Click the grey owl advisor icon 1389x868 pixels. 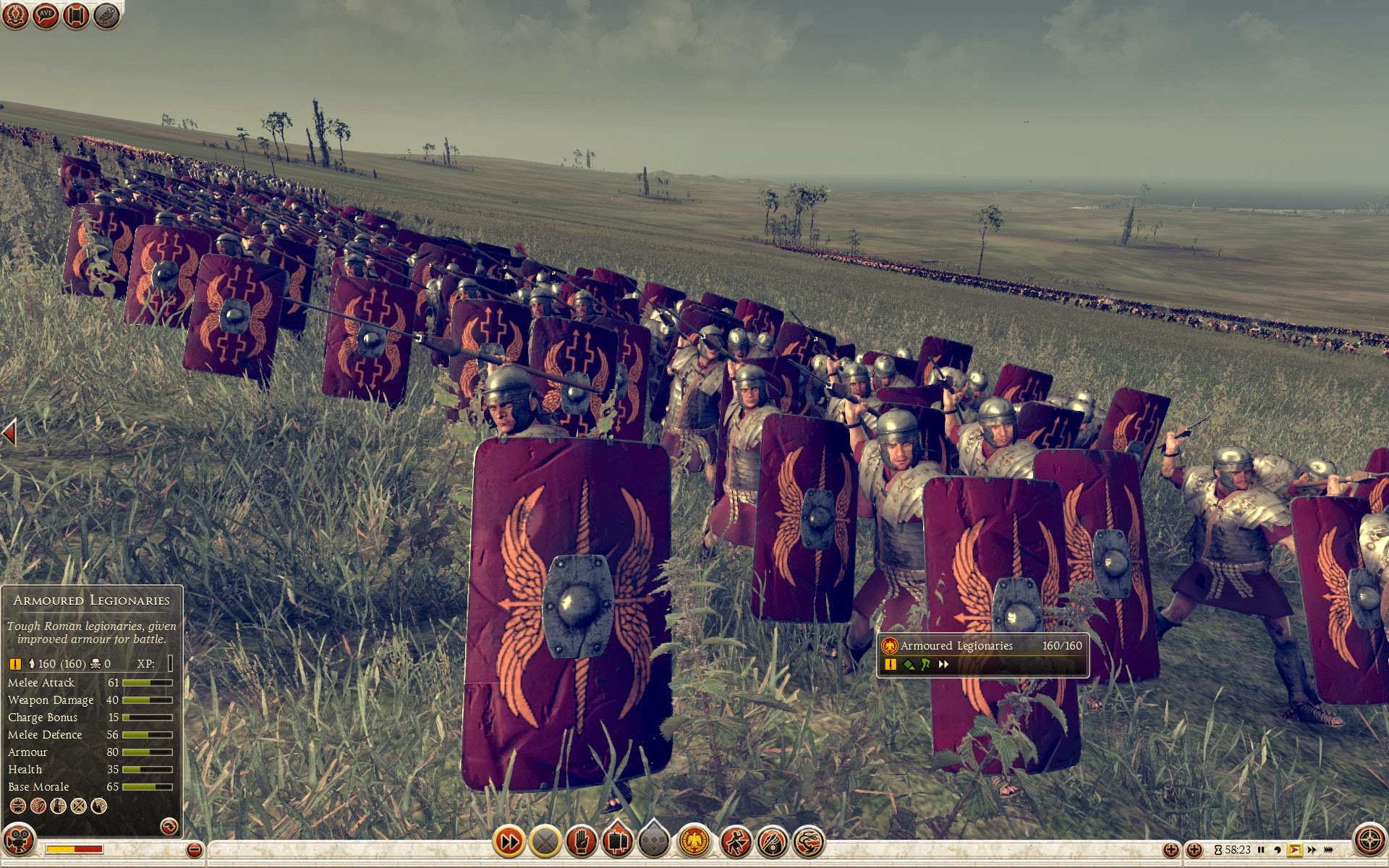[x=106, y=15]
